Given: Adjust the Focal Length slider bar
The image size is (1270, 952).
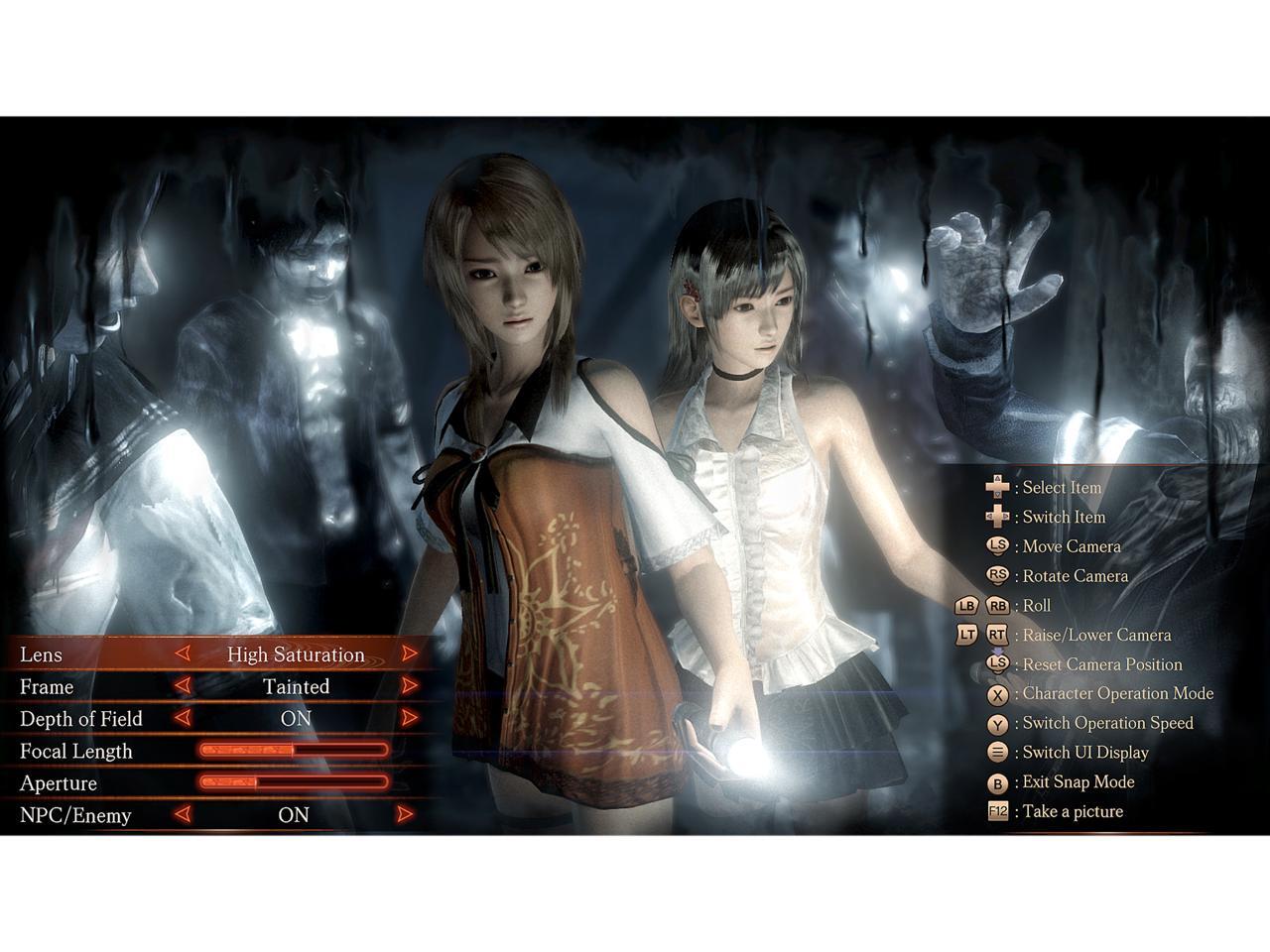Looking at the screenshot, I should click(x=294, y=751).
